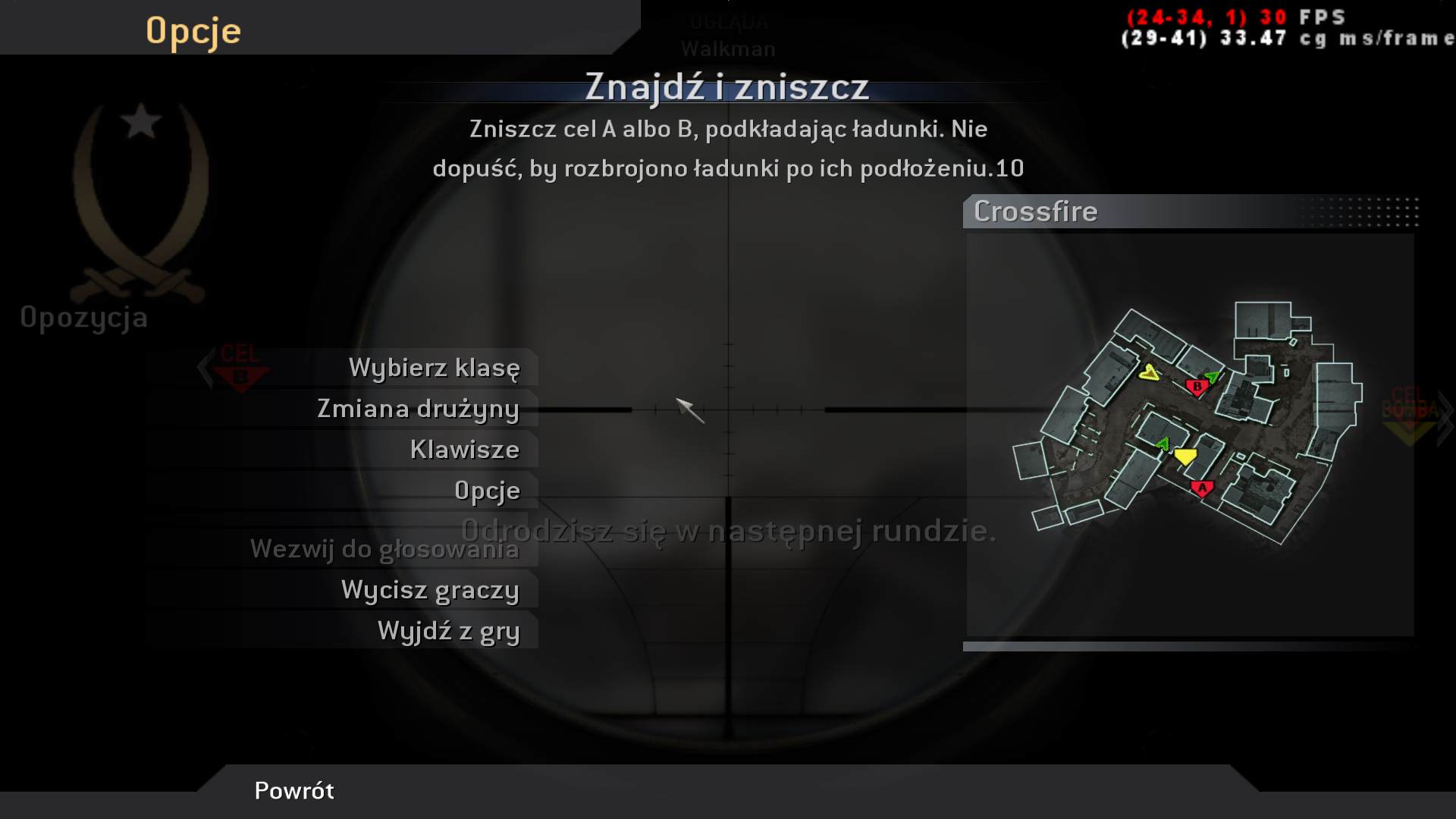Click the spectated player name Walkman
1456x819 pixels.
[x=728, y=49]
